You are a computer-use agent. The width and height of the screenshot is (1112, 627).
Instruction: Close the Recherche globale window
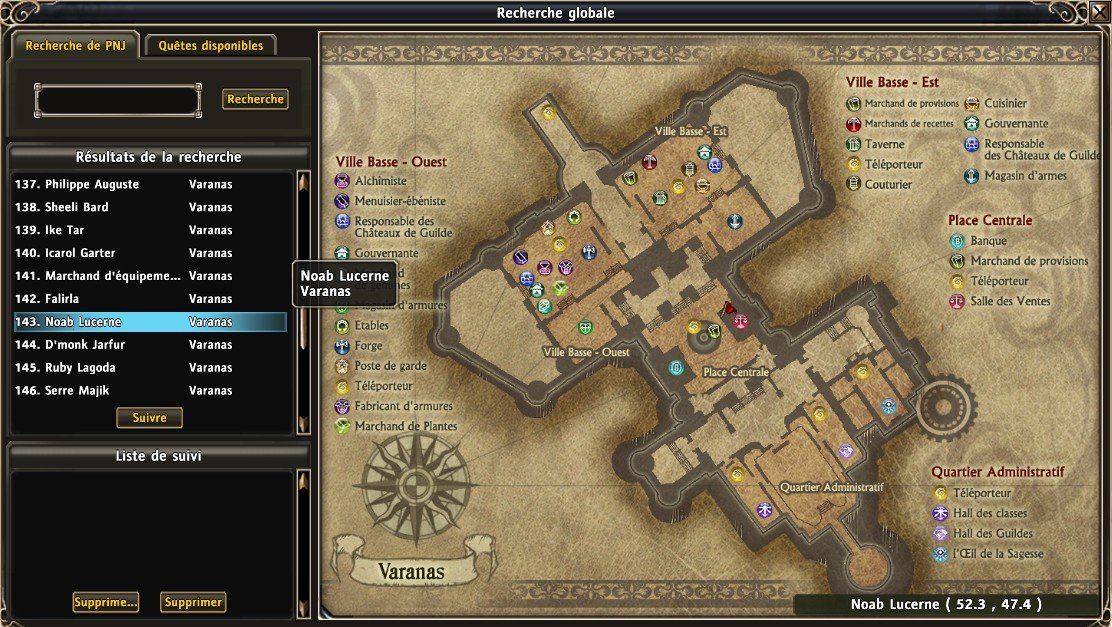[1100, 13]
